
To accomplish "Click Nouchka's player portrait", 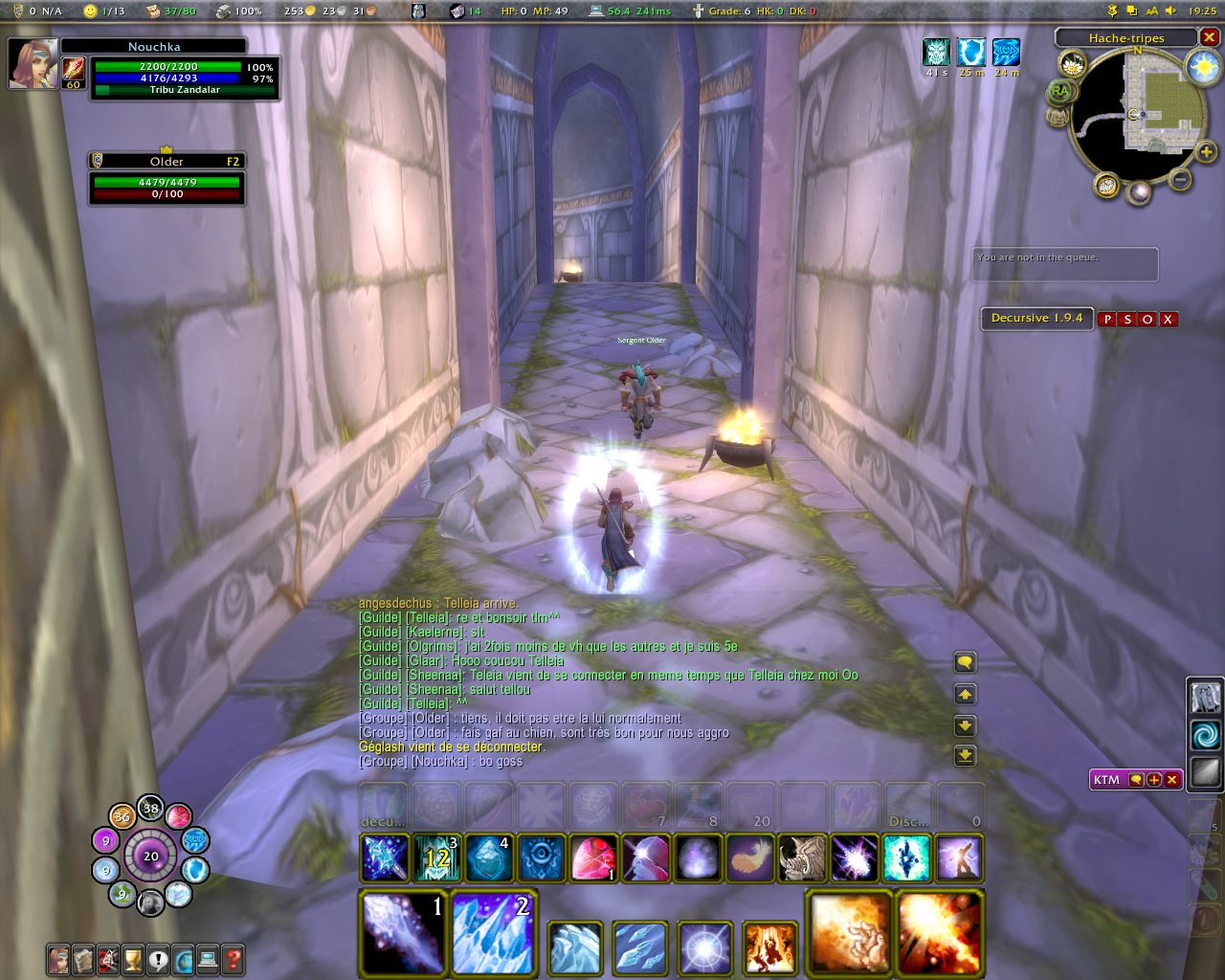I will (33, 63).
